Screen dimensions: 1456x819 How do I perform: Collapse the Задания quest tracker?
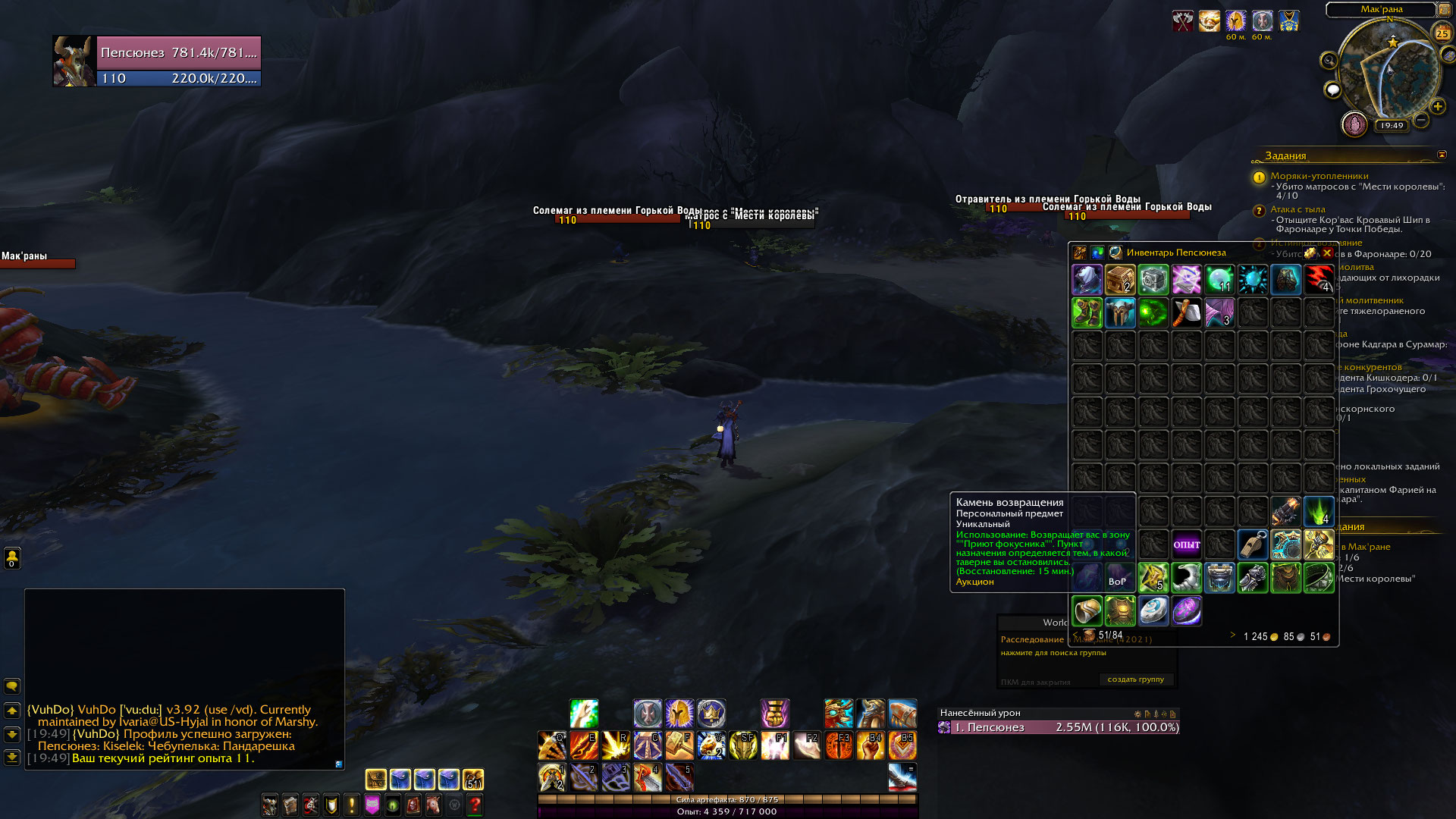pos(1442,155)
